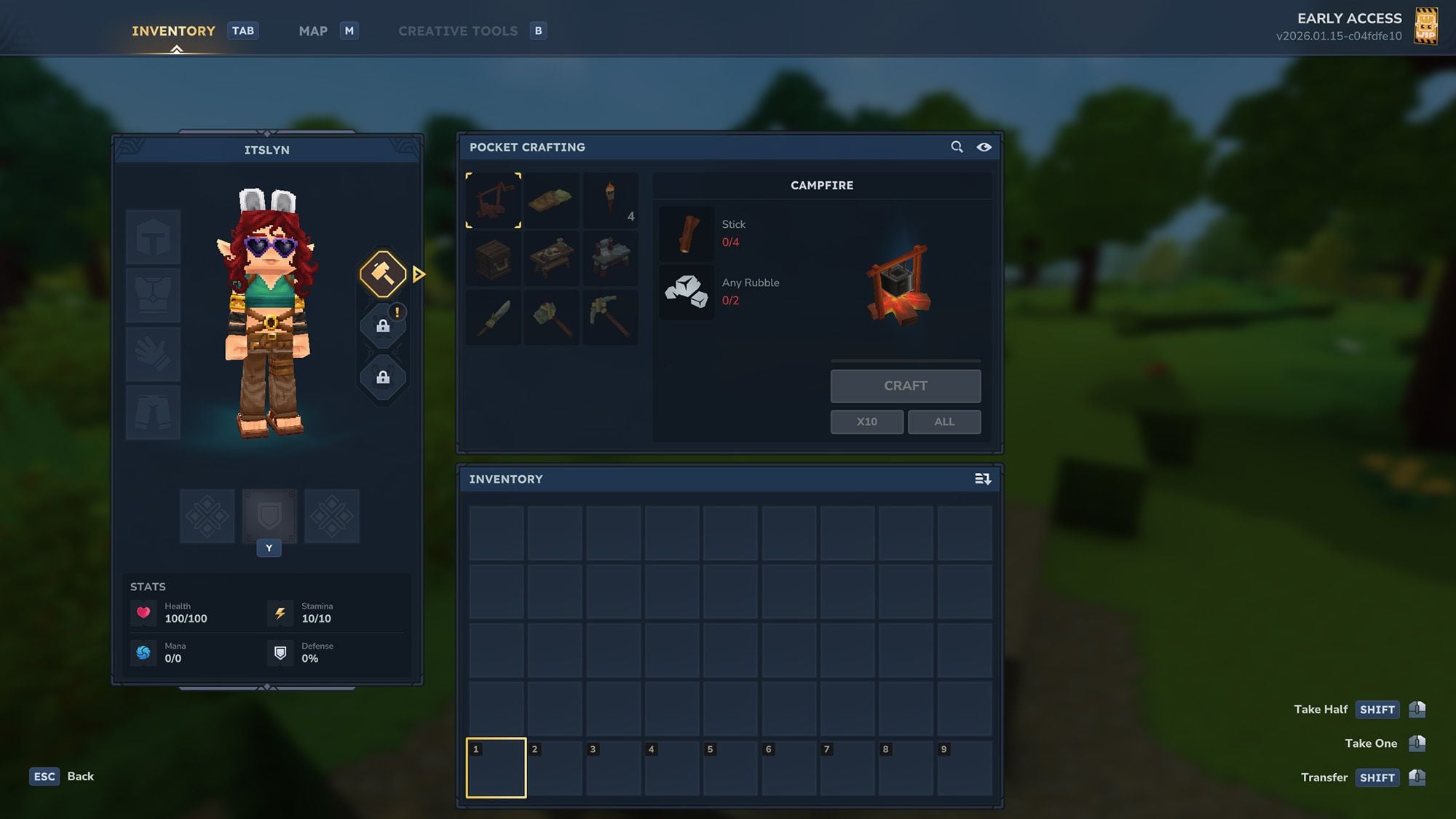Click the X10 craft button
Viewport: 1456px width, 819px height.
(866, 422)
